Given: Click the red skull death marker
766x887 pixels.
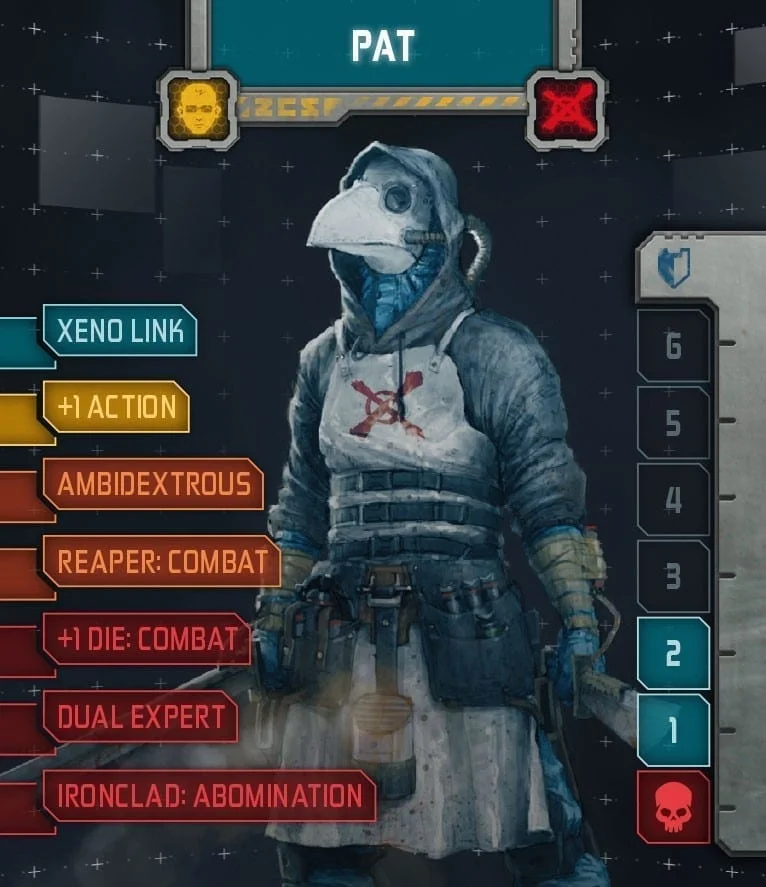Looking at the screenshot, I should (673, 807).
